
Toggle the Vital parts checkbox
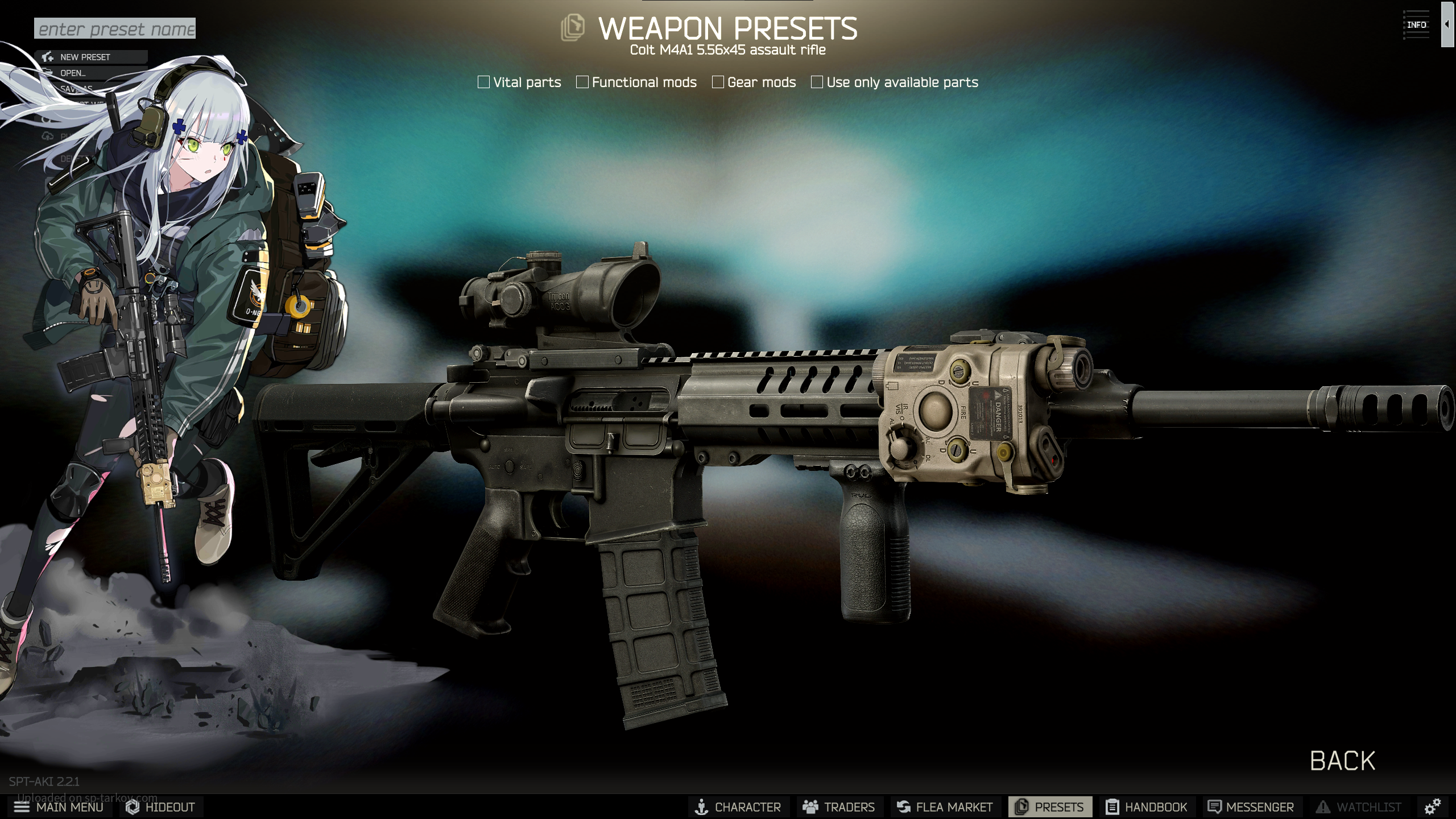pos(484,82)
